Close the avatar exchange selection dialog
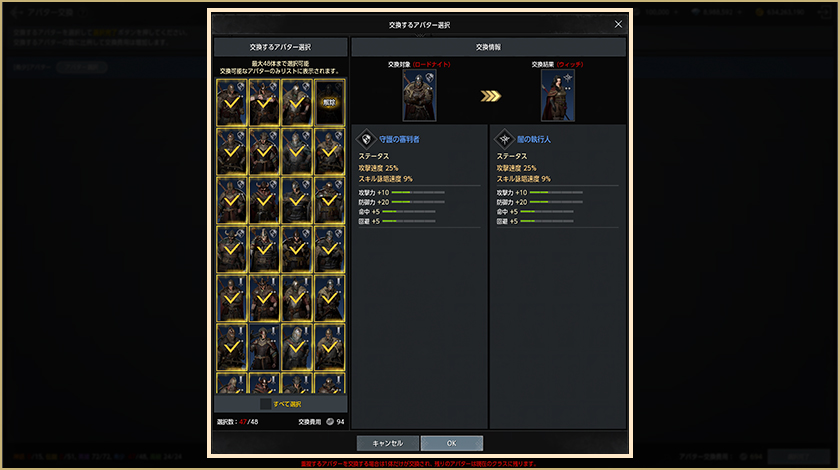The width and height of the screenshot is (840, 470). point(618,24)
